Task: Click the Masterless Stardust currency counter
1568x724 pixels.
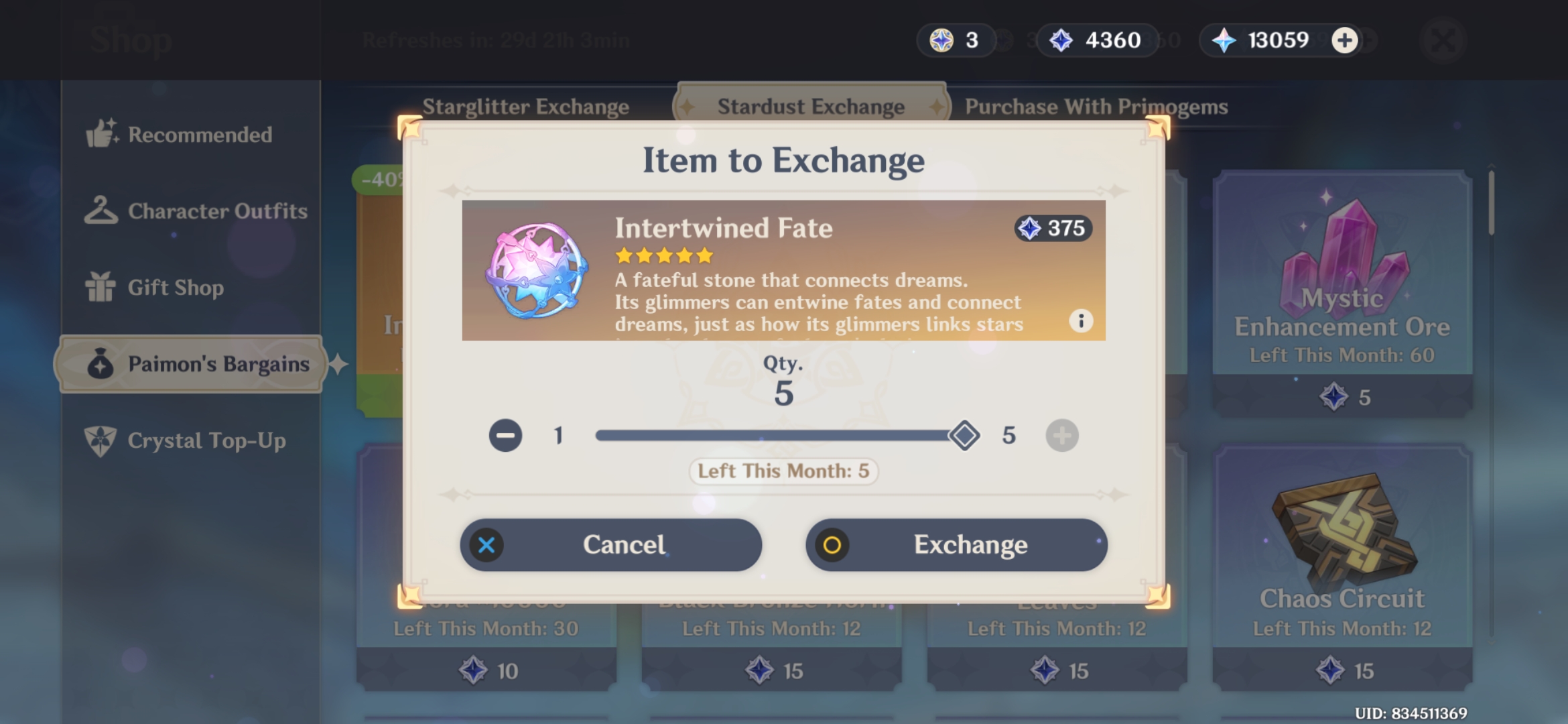Action: [x=1096, y=40]
